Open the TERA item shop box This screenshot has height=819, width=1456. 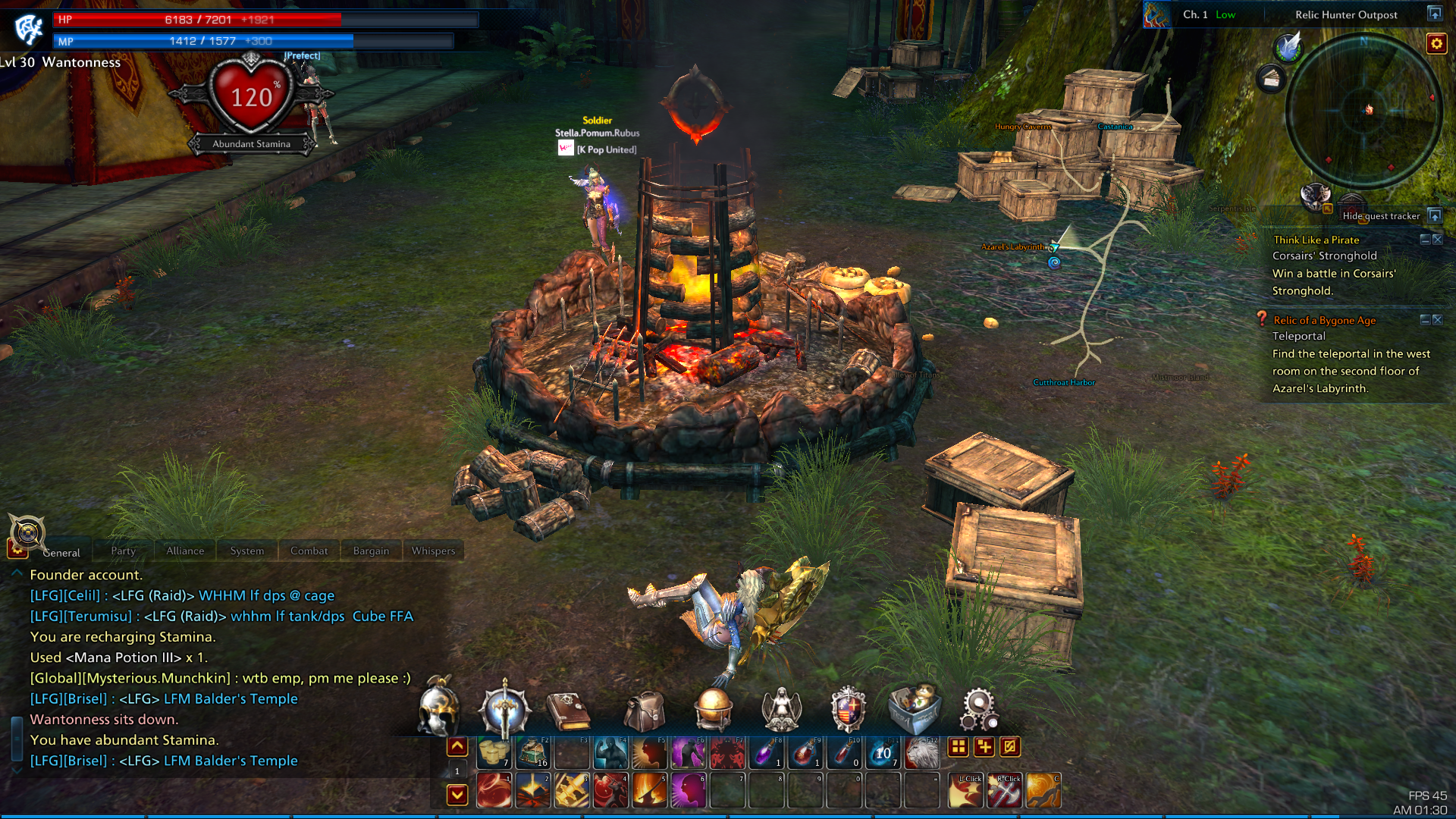click(915, 708)
